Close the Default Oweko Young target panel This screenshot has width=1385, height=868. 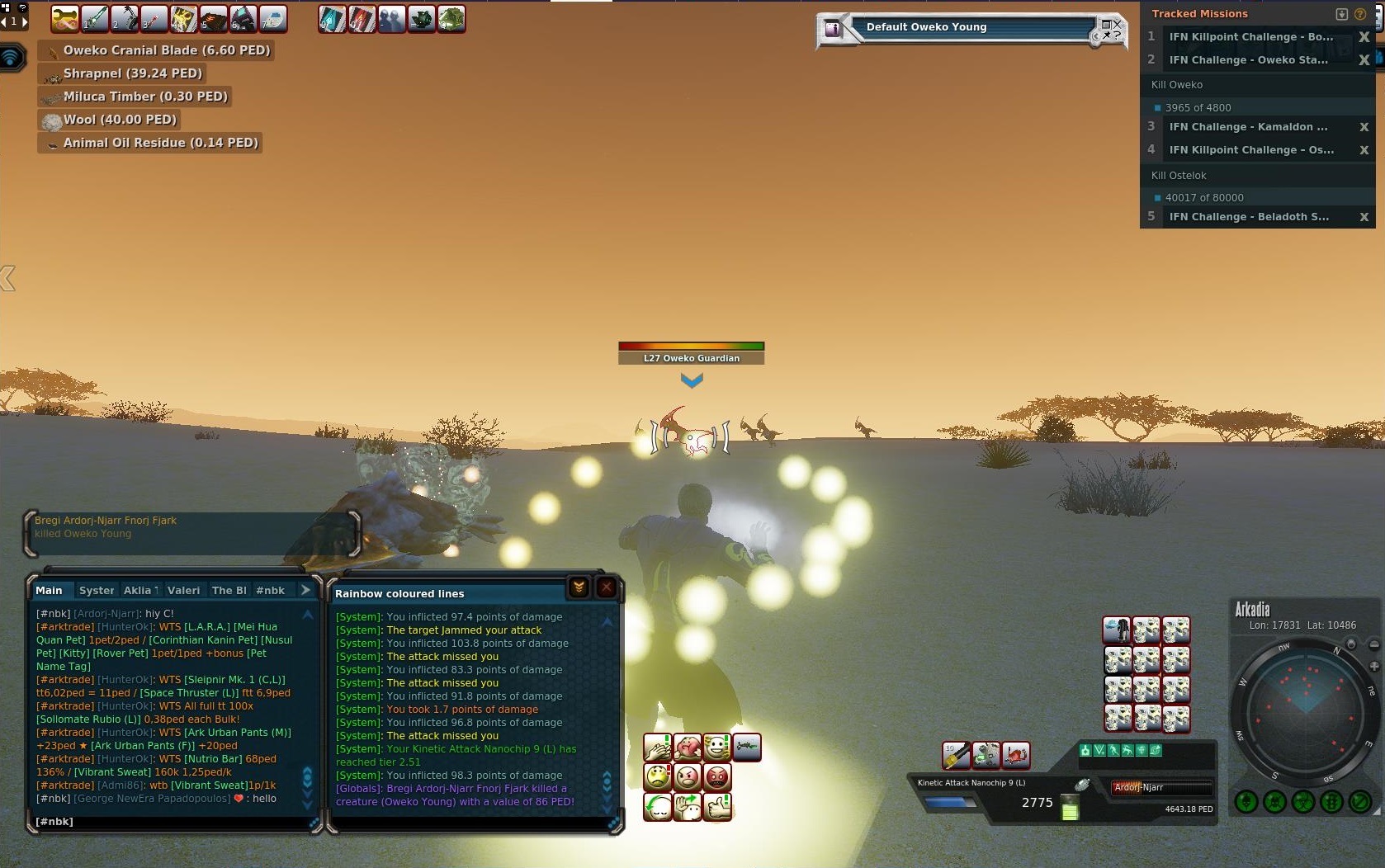(1117, 24)
